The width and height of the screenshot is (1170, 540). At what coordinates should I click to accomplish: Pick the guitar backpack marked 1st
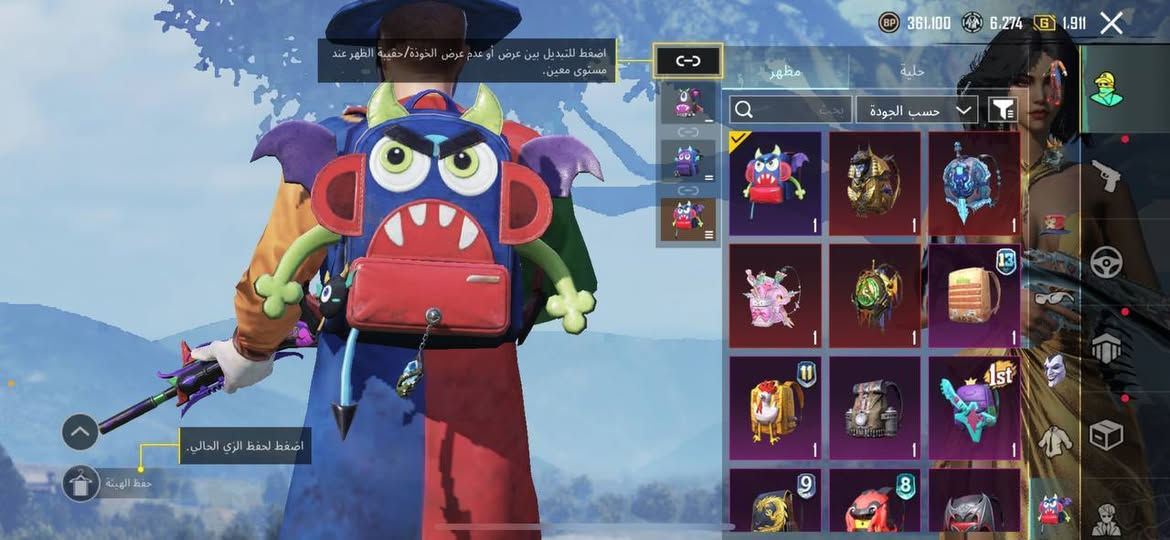click(x=975, y=408)
